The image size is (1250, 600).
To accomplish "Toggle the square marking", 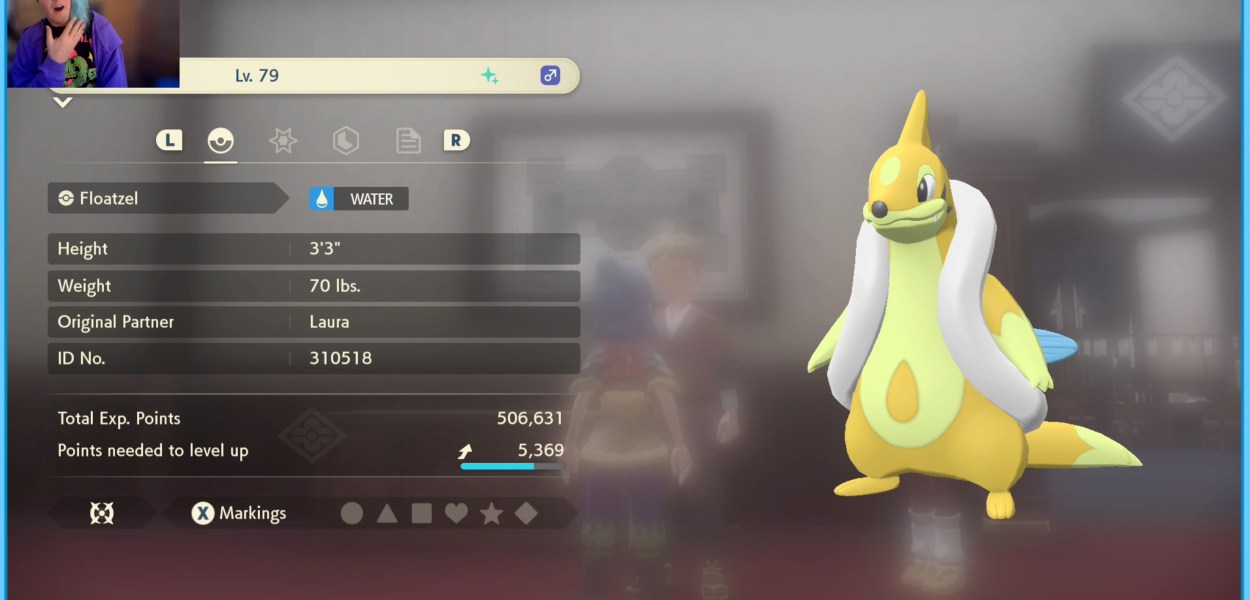I will (422, 514).
